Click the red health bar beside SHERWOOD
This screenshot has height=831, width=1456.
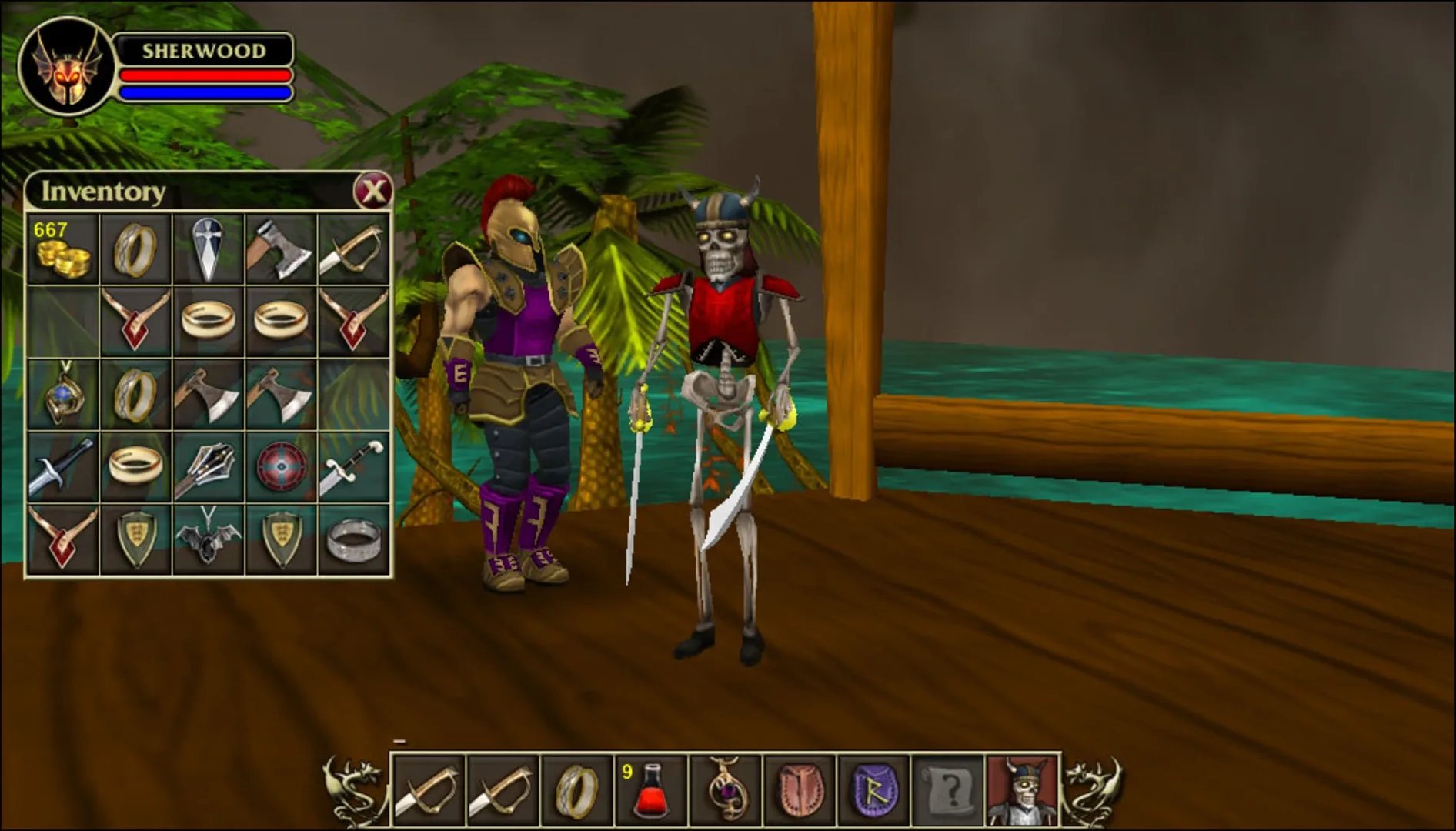coord(206,75)
